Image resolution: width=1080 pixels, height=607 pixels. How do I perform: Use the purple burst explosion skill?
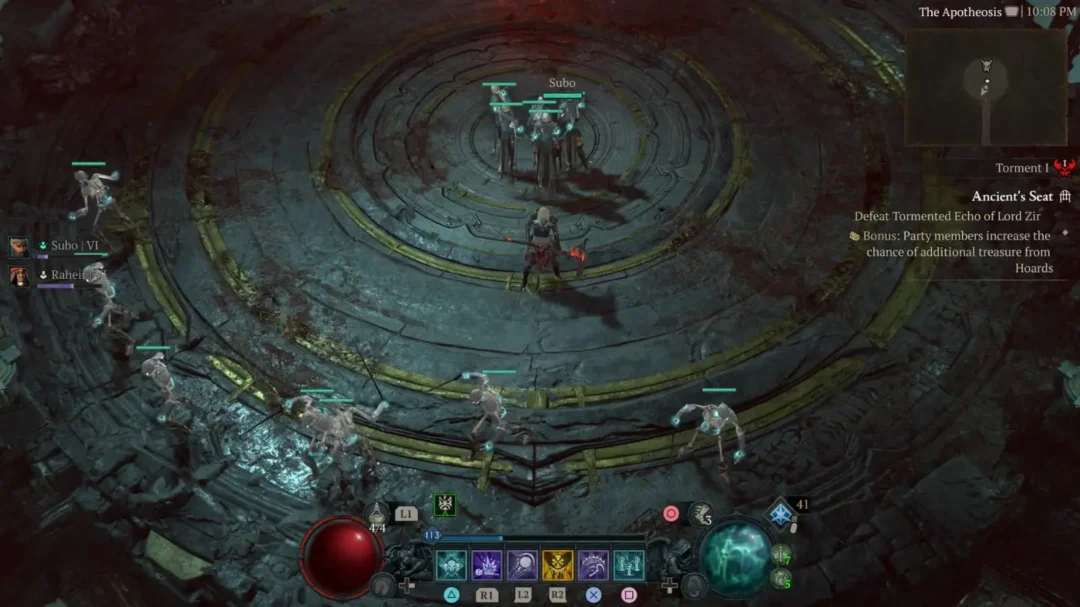(x=487, y=565)
